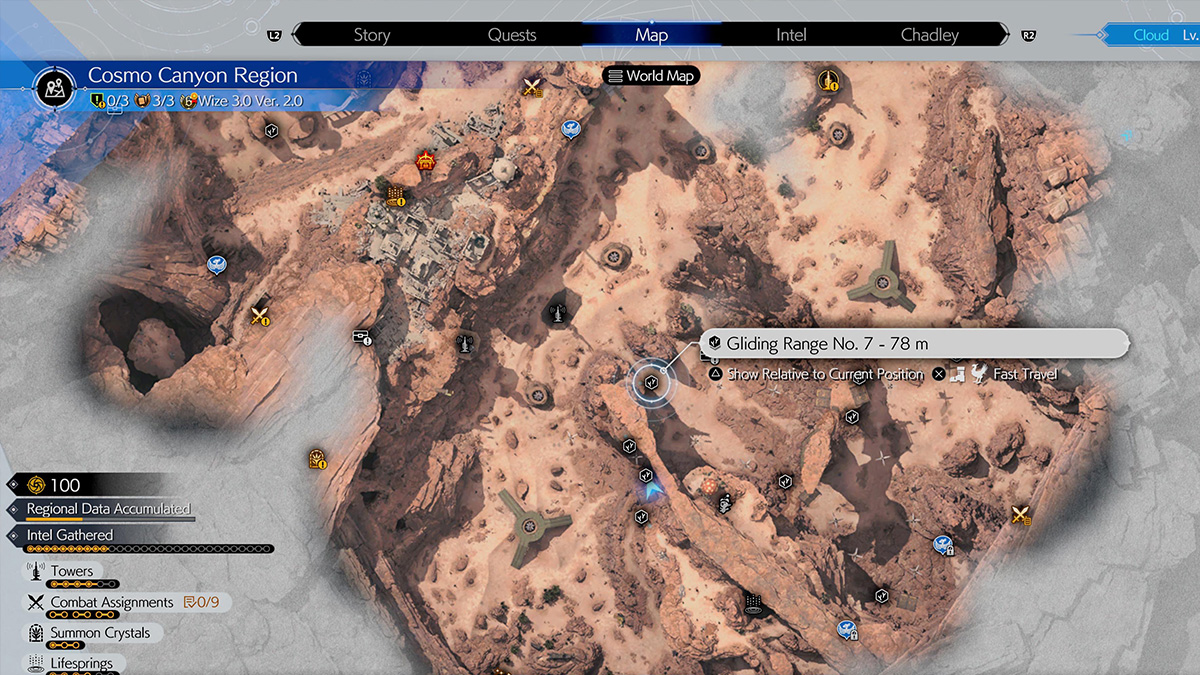Screen dimensions: 1200x675
Task: Open the Quests tab
Action: coord(512,35)
